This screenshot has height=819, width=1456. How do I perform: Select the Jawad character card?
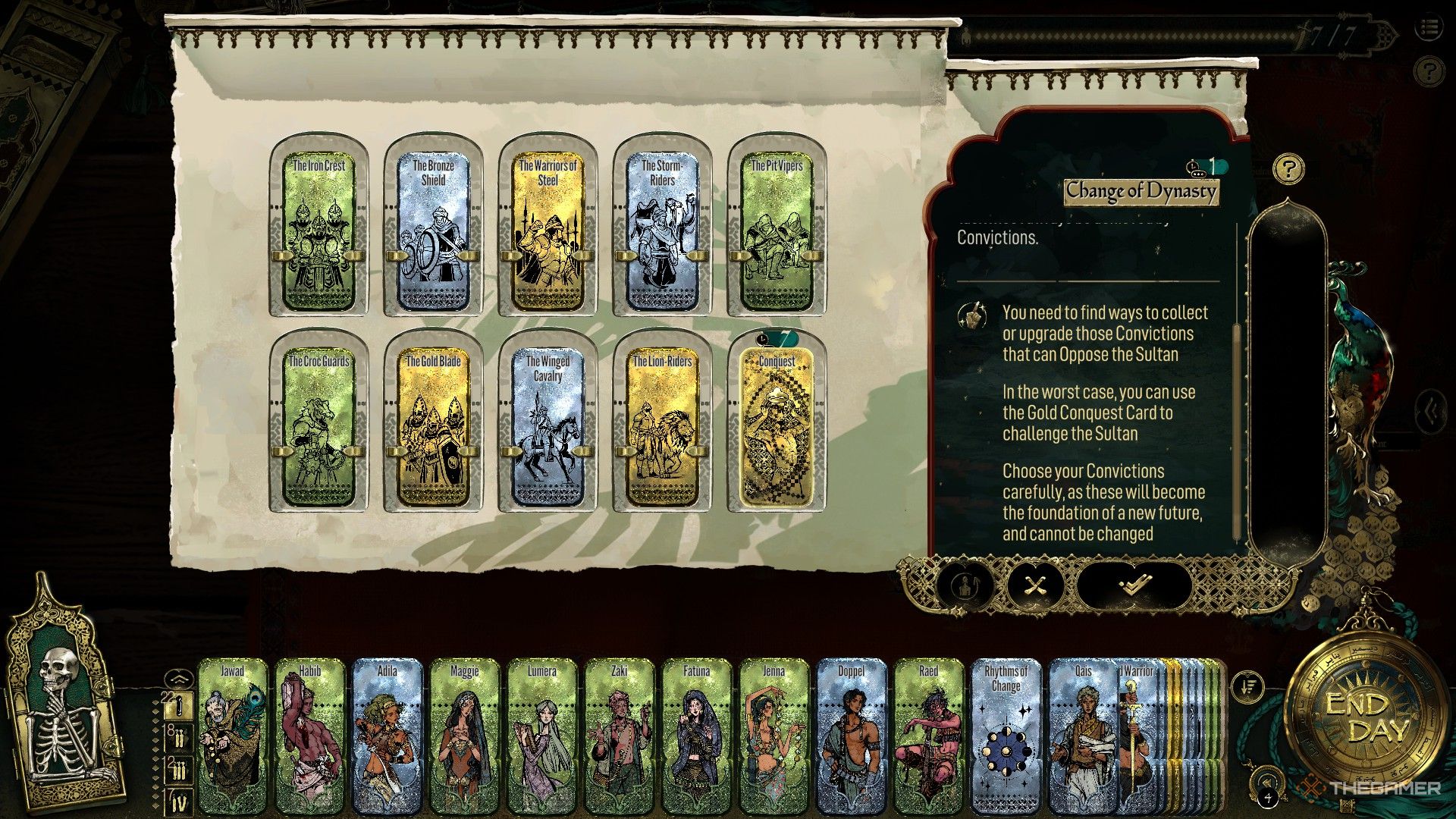point(233,732)
